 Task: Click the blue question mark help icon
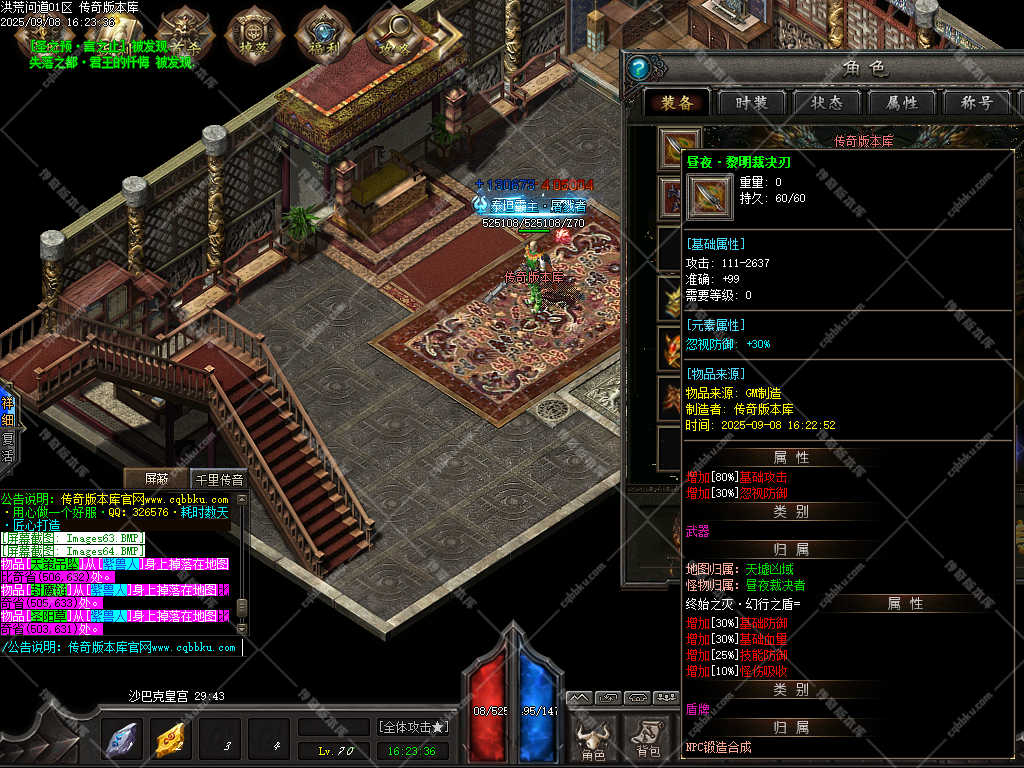point(642,68)
